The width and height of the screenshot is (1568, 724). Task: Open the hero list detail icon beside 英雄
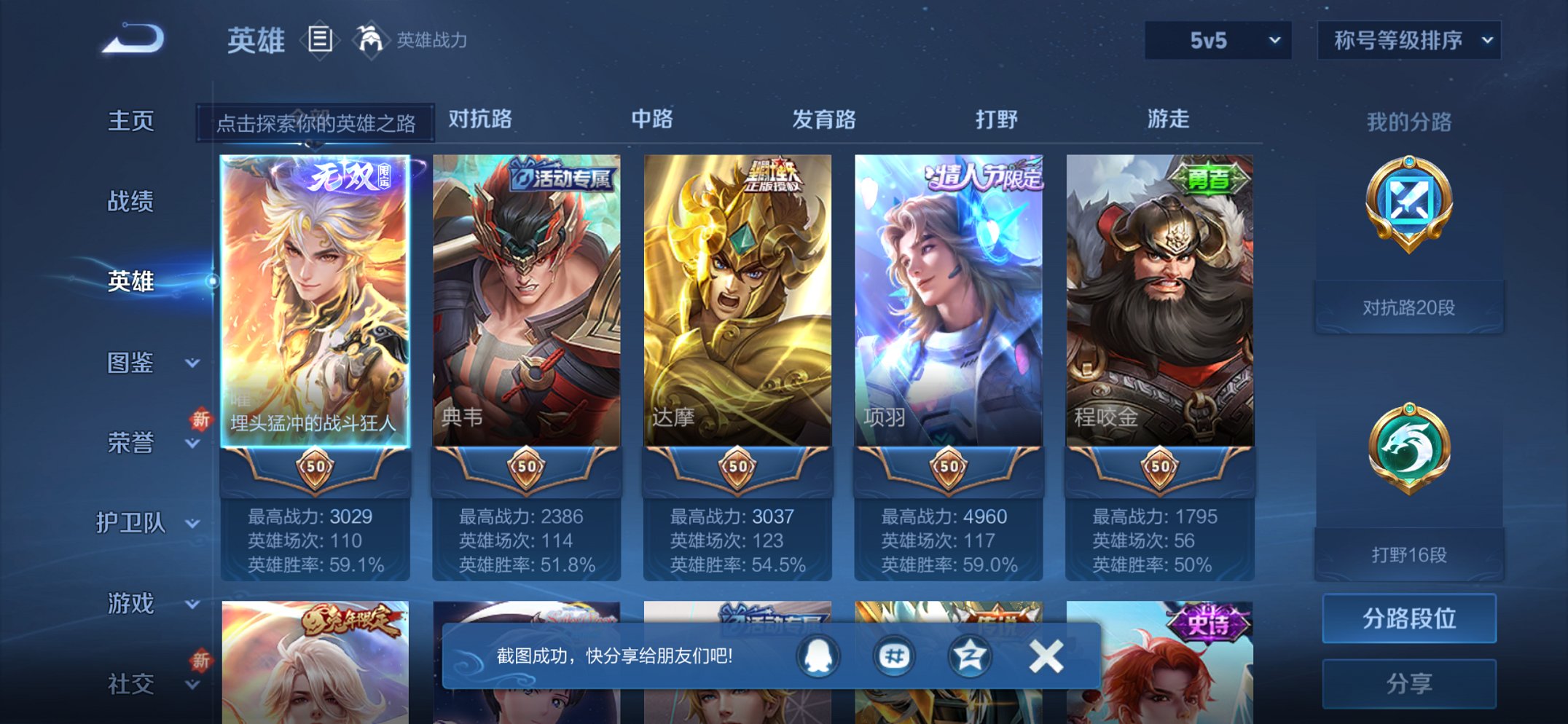tap(321, 40)
